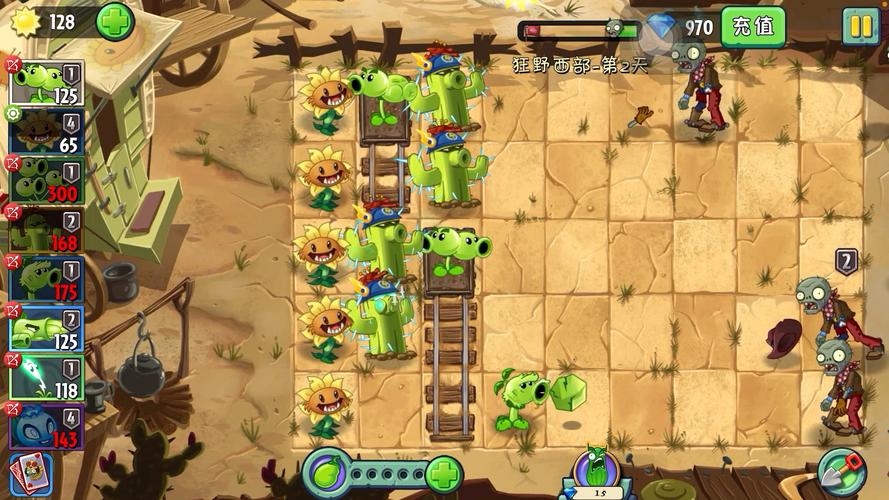Choose the spiky-haired pea seed packet costing 175
889x500 pixels.
coord(47,279)
